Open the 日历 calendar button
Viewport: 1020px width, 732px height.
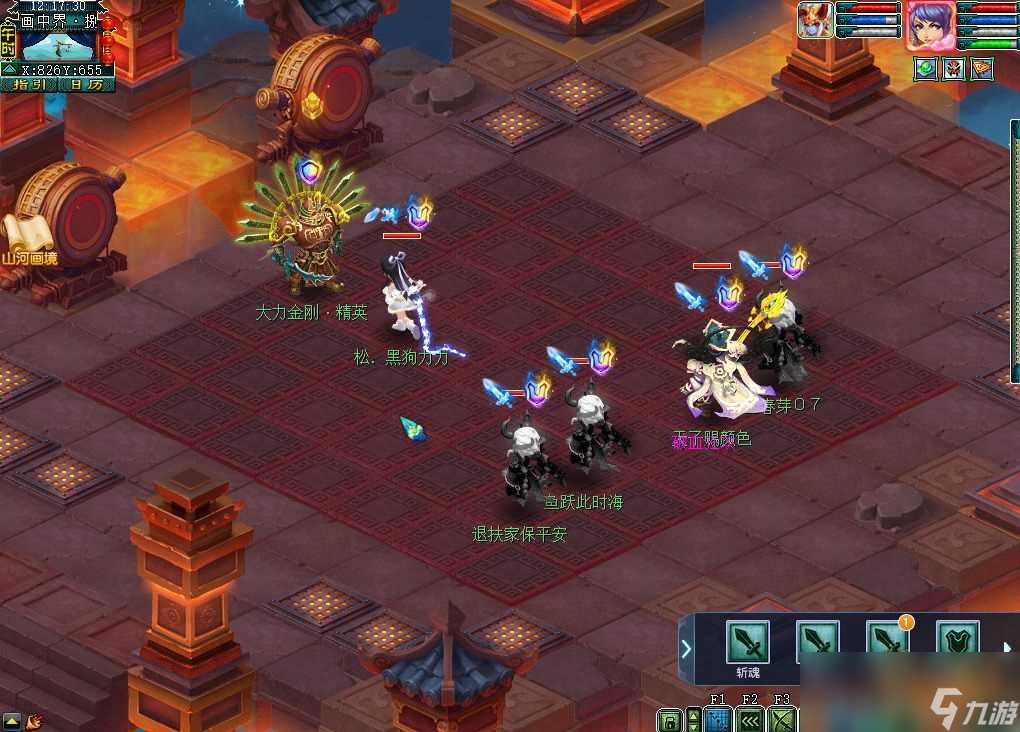tap(86, 85)
